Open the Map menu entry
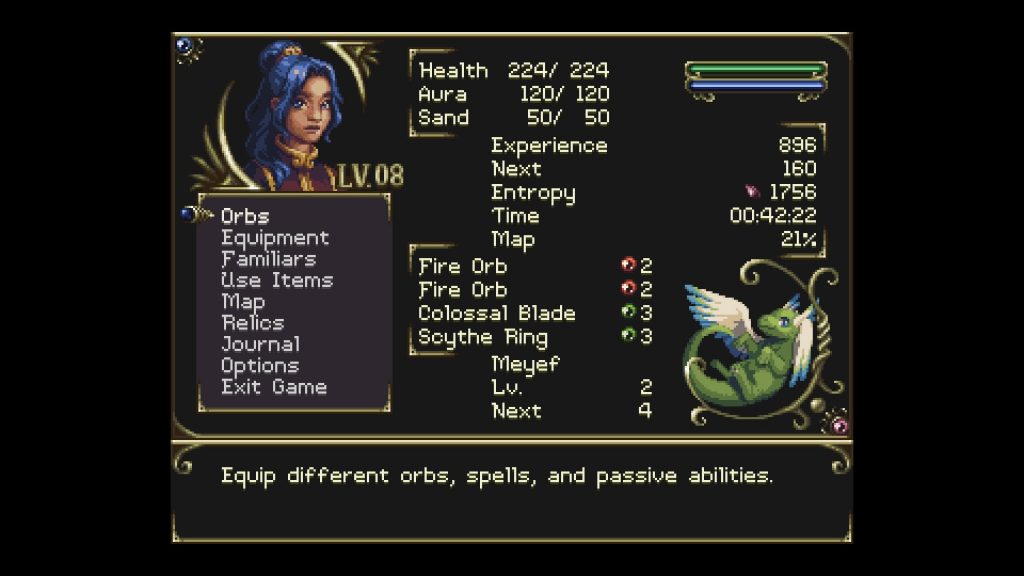1024x576 pixels. pyautogui.click(x=243, y=301)
